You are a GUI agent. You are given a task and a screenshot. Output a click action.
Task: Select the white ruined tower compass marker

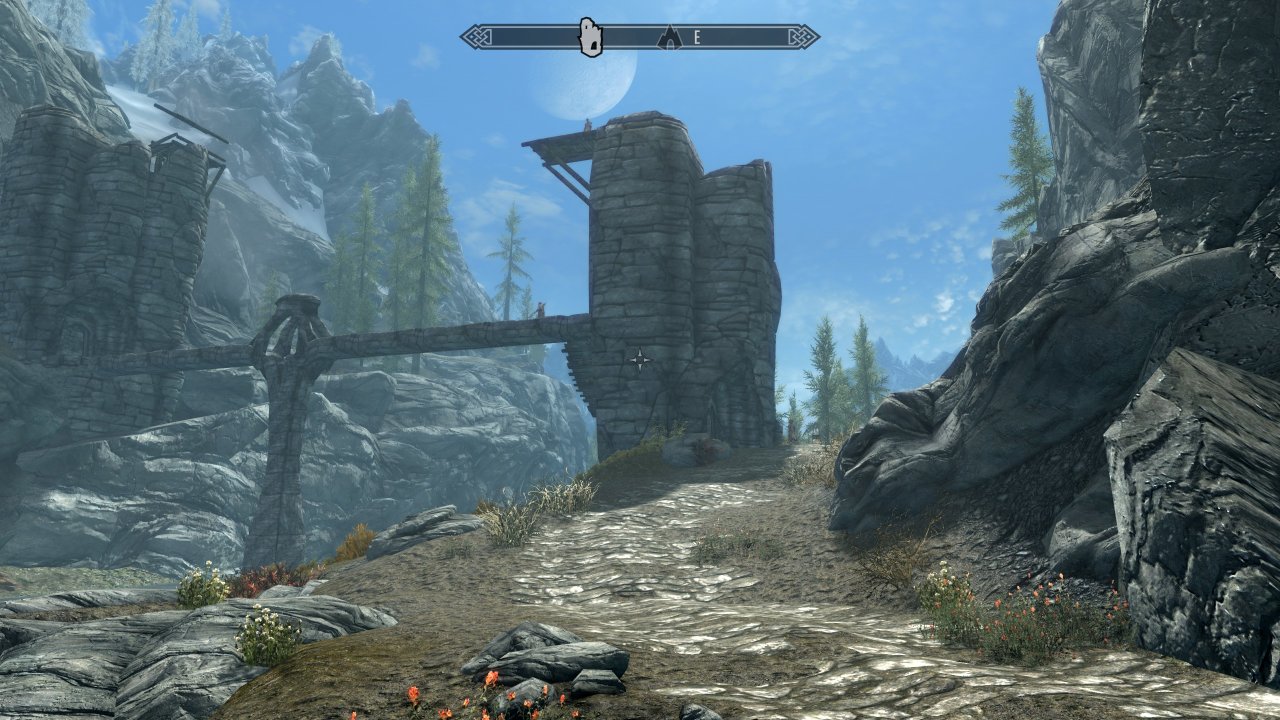click(x=591, y=37)
